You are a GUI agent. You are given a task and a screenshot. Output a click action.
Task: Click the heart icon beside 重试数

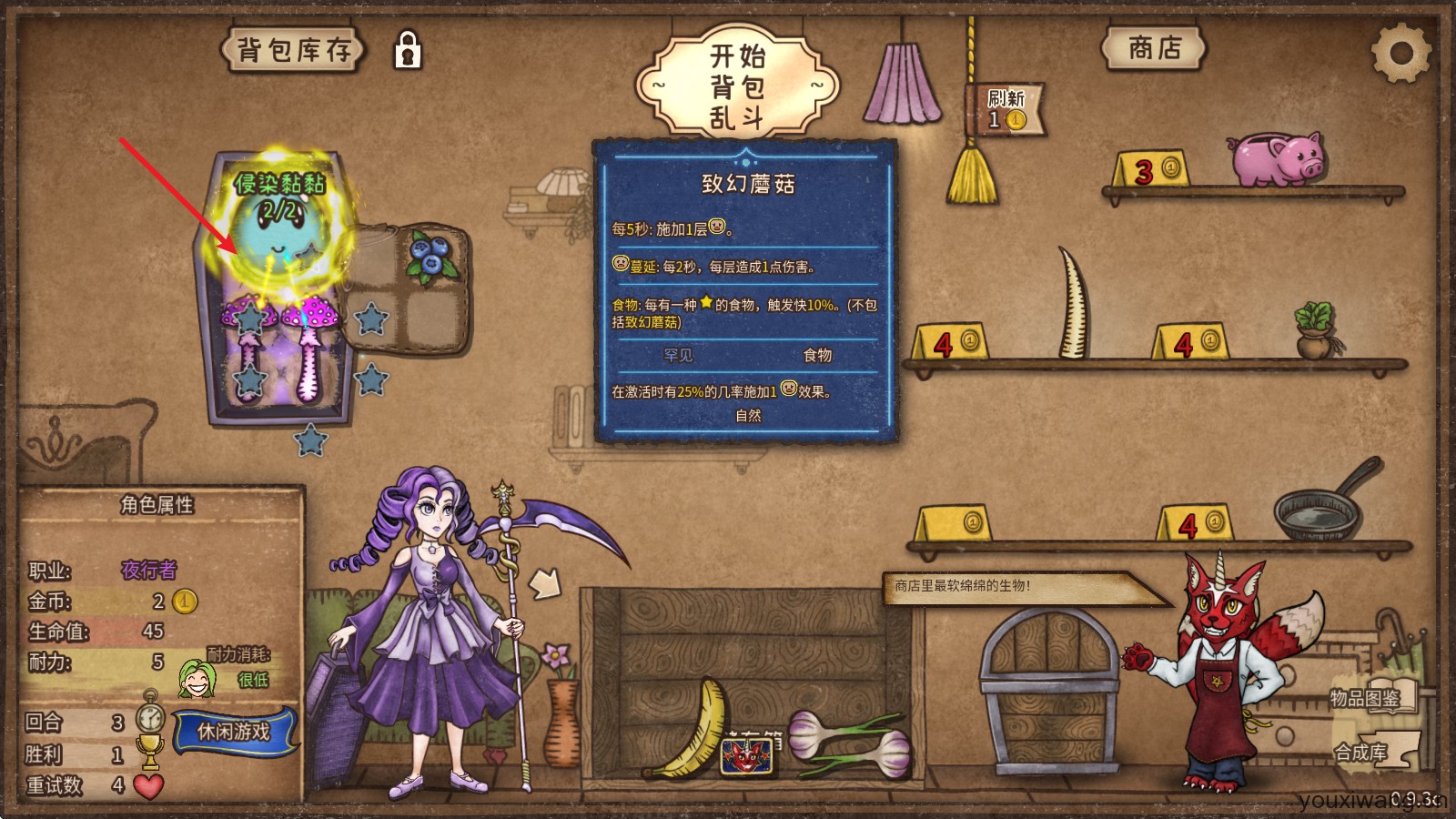click(148, 788)
